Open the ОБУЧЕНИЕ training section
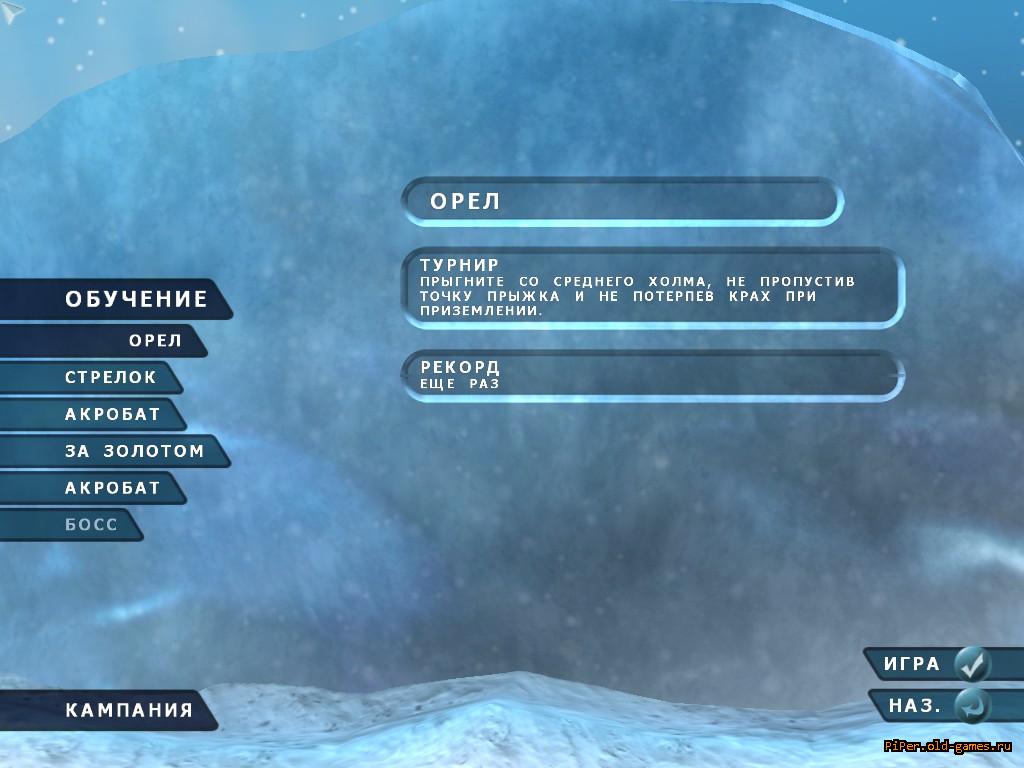This screenshot has height=768, width=1024. pos(135,299)
